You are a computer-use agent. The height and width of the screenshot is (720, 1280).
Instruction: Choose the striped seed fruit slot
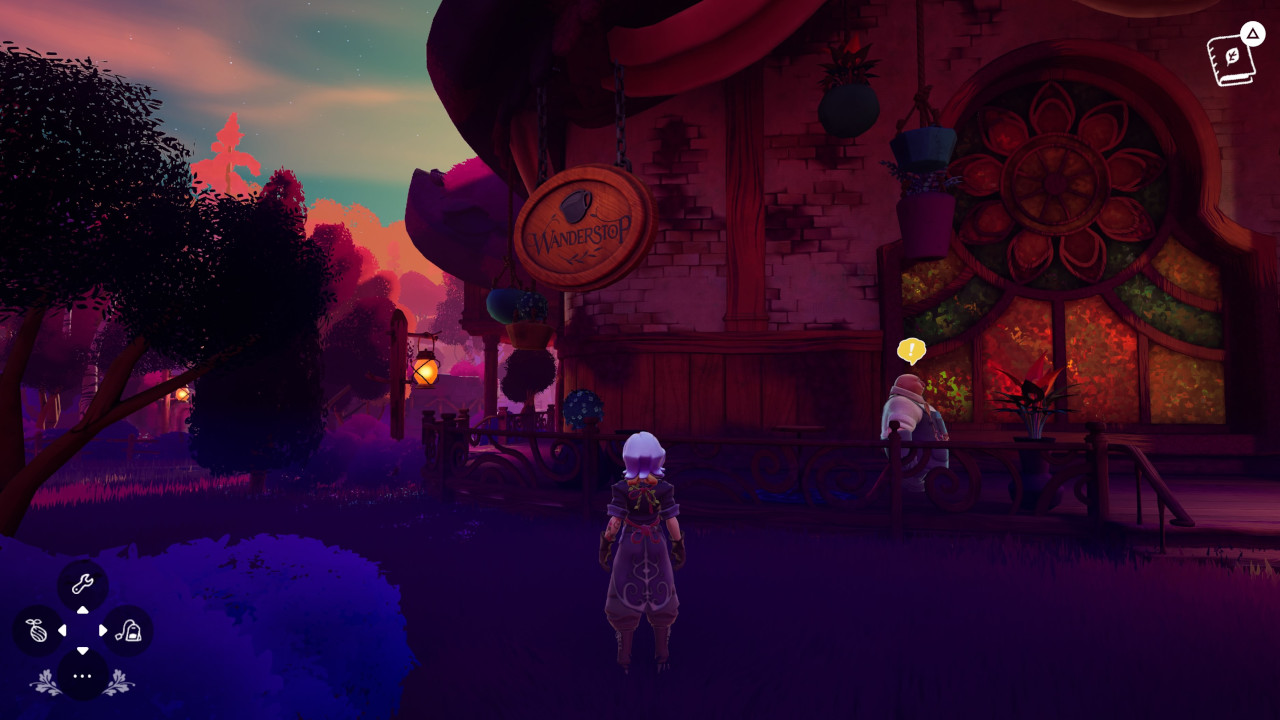coord(37,631)
